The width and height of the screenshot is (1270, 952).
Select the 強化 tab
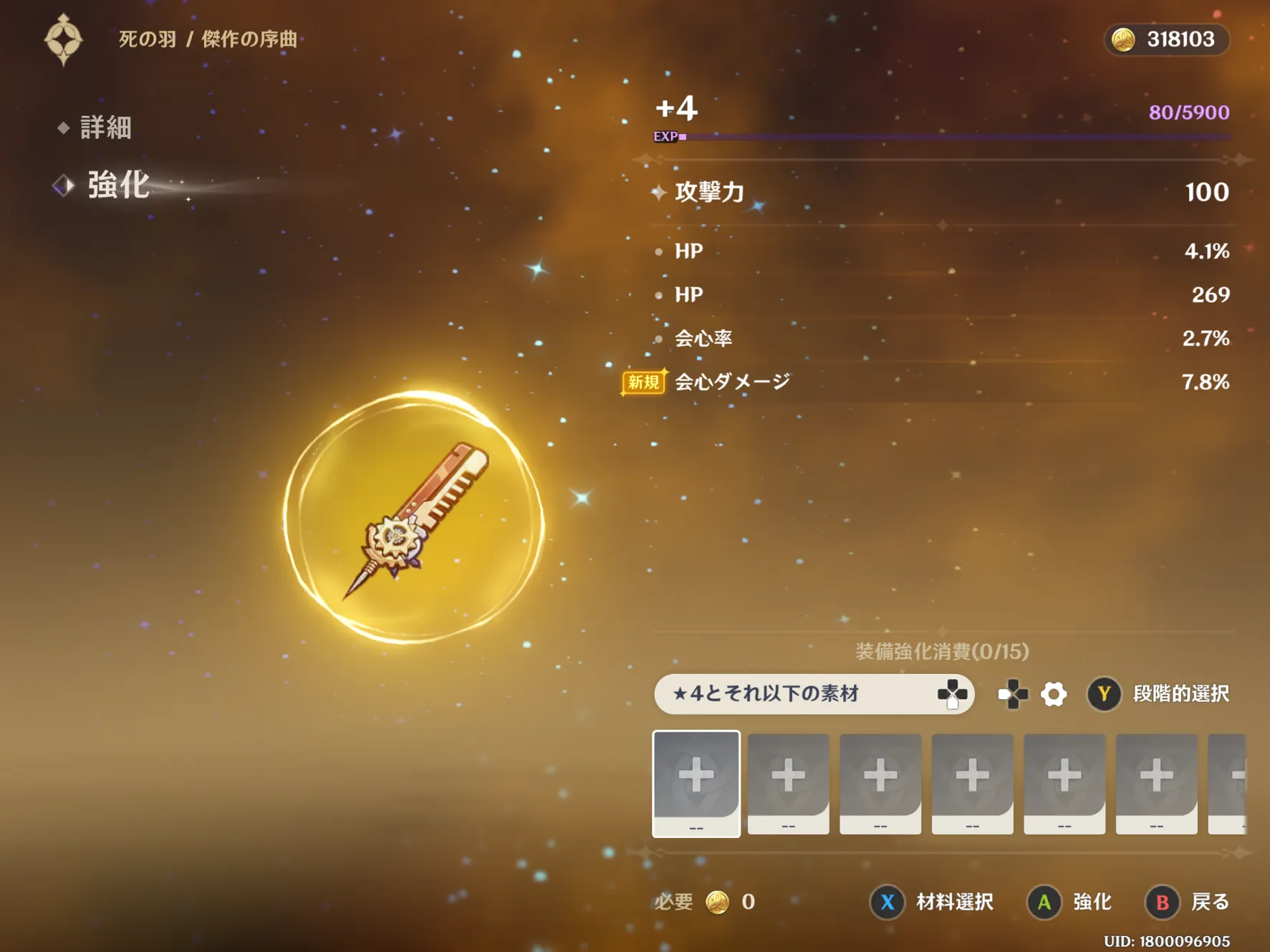(x=117, y=185)
